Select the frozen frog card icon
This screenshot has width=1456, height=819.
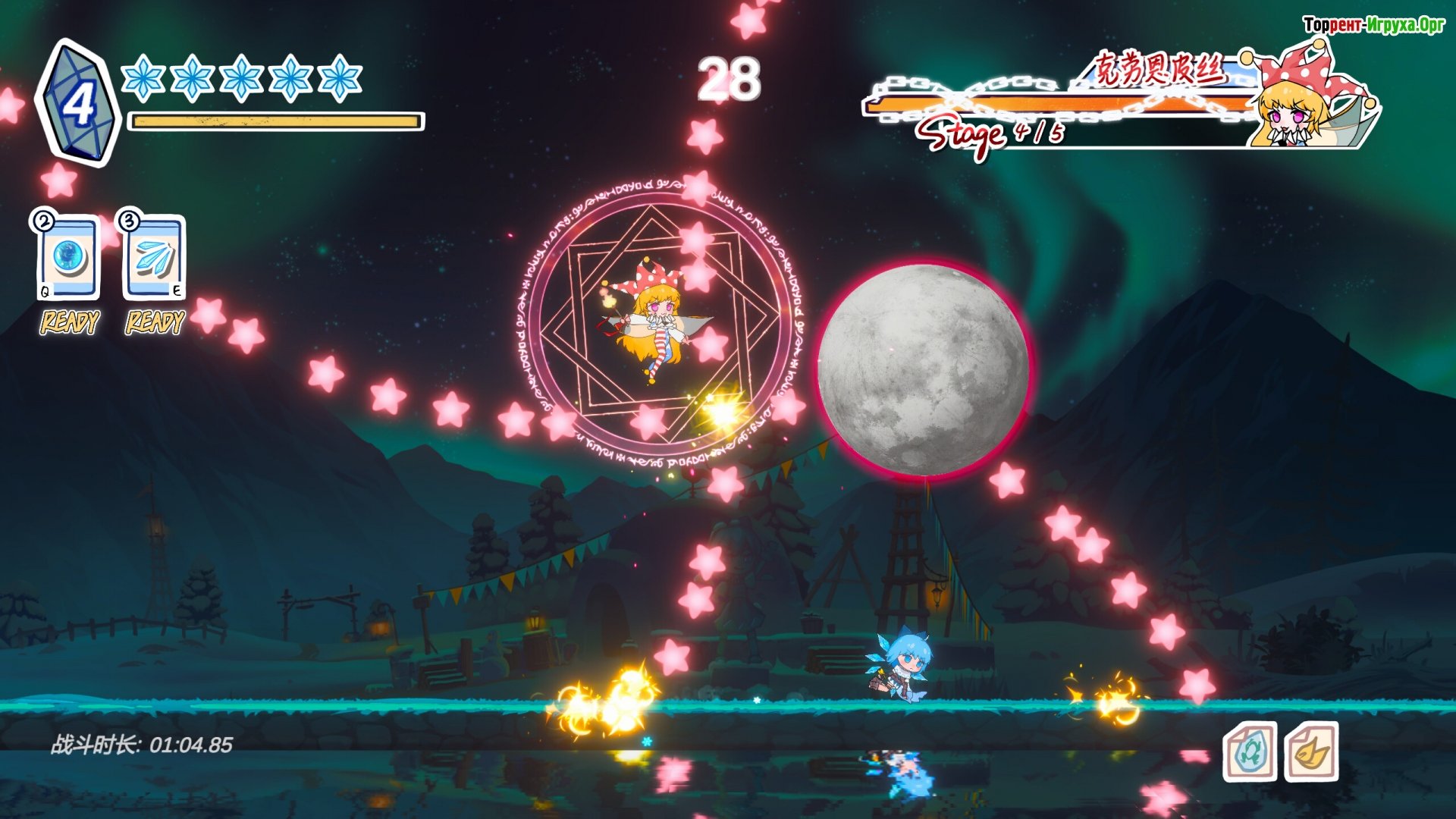1250,752
